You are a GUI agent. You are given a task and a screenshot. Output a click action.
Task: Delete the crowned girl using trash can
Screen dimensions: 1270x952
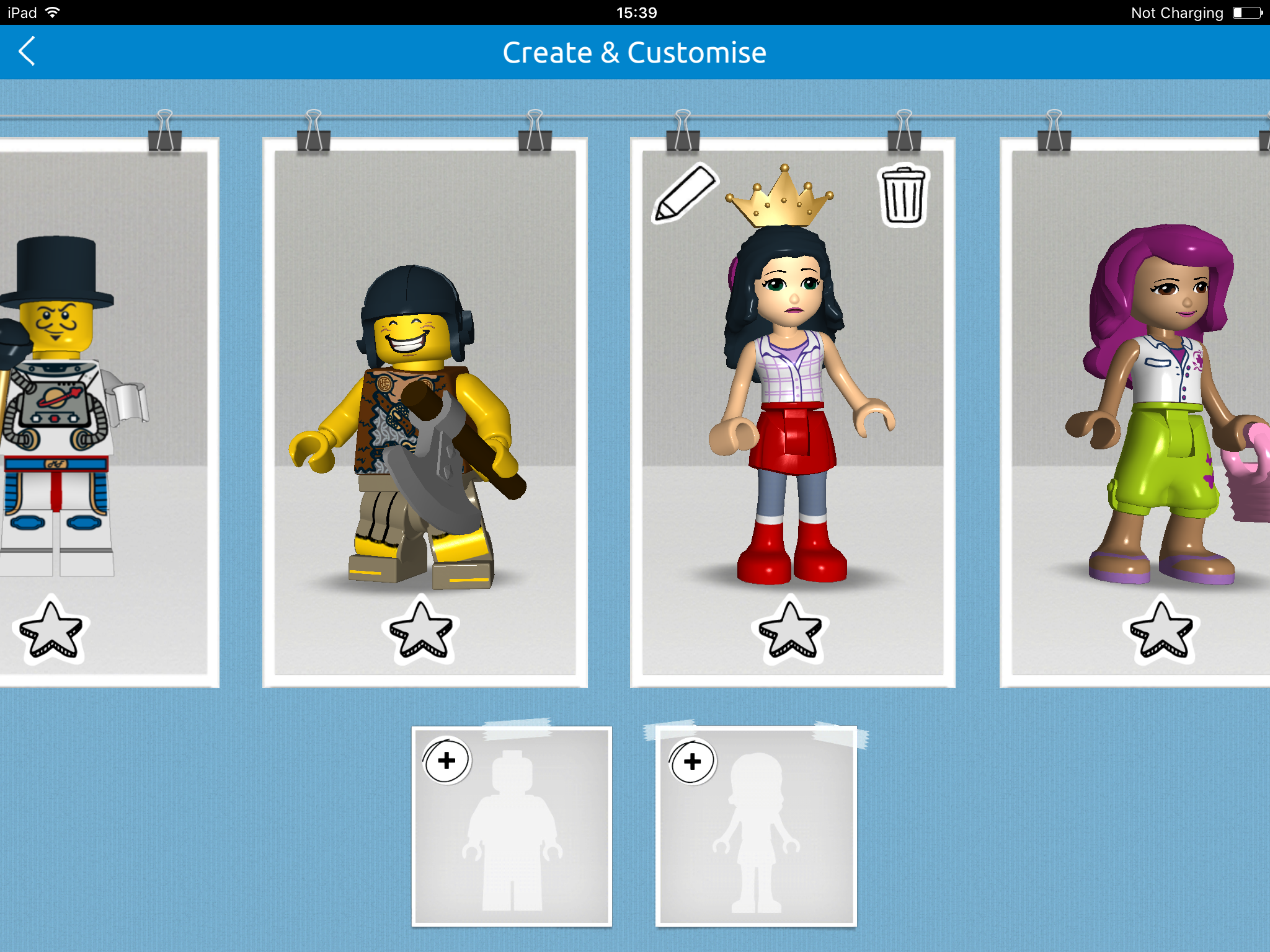(x=904, y=195)
